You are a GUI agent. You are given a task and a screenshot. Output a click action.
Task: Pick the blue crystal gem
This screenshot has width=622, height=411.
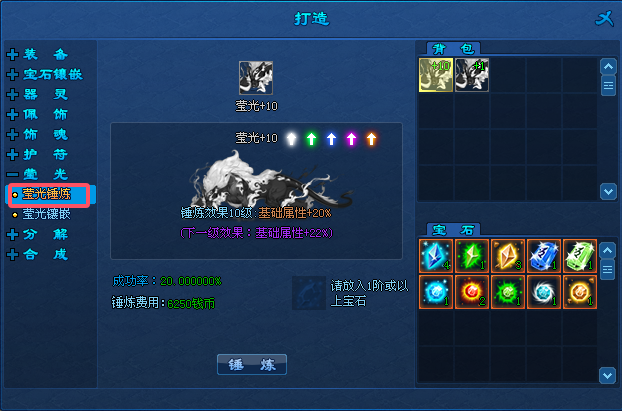[x=435, y=255]
